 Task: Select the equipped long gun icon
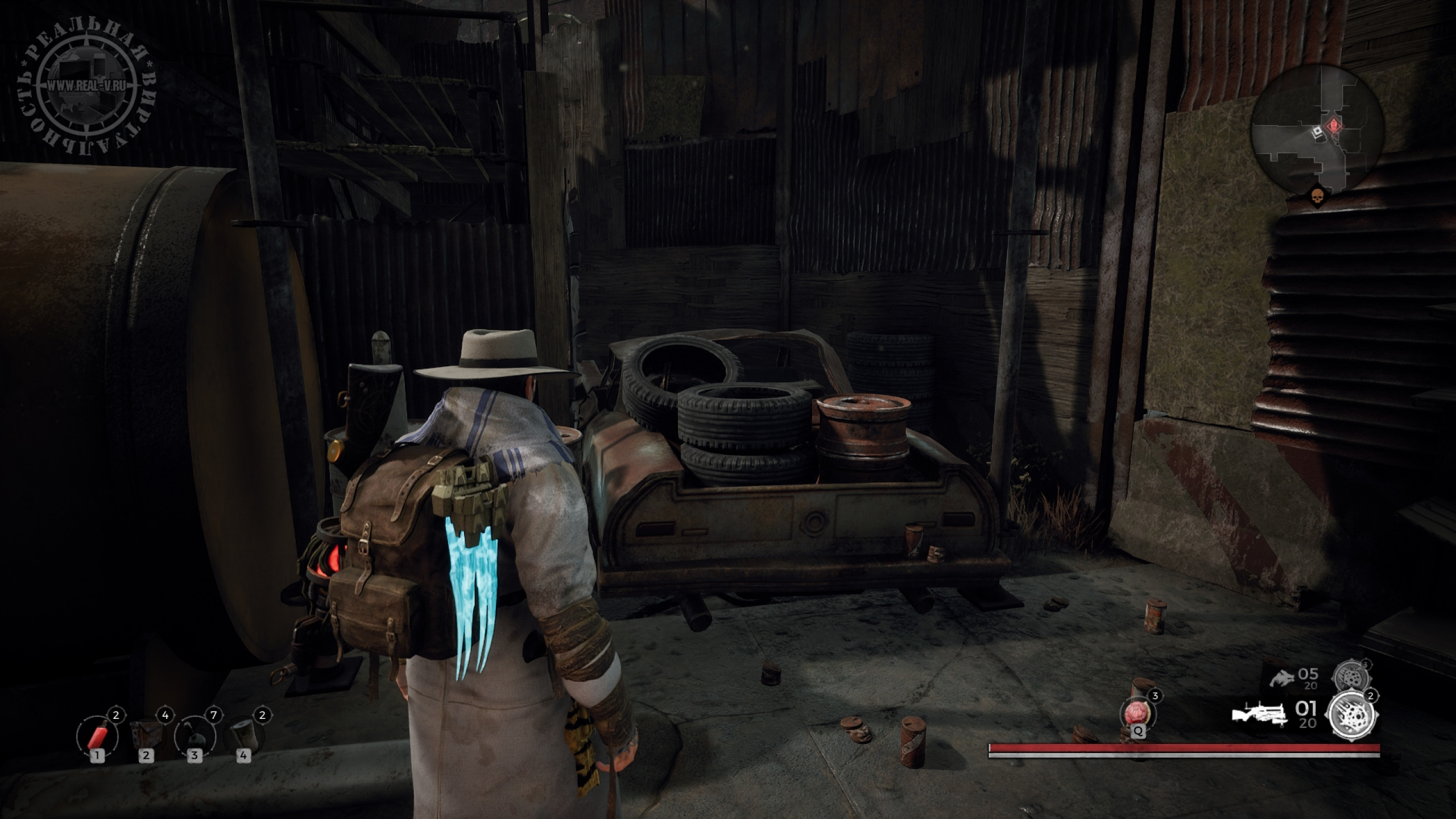1258,715
